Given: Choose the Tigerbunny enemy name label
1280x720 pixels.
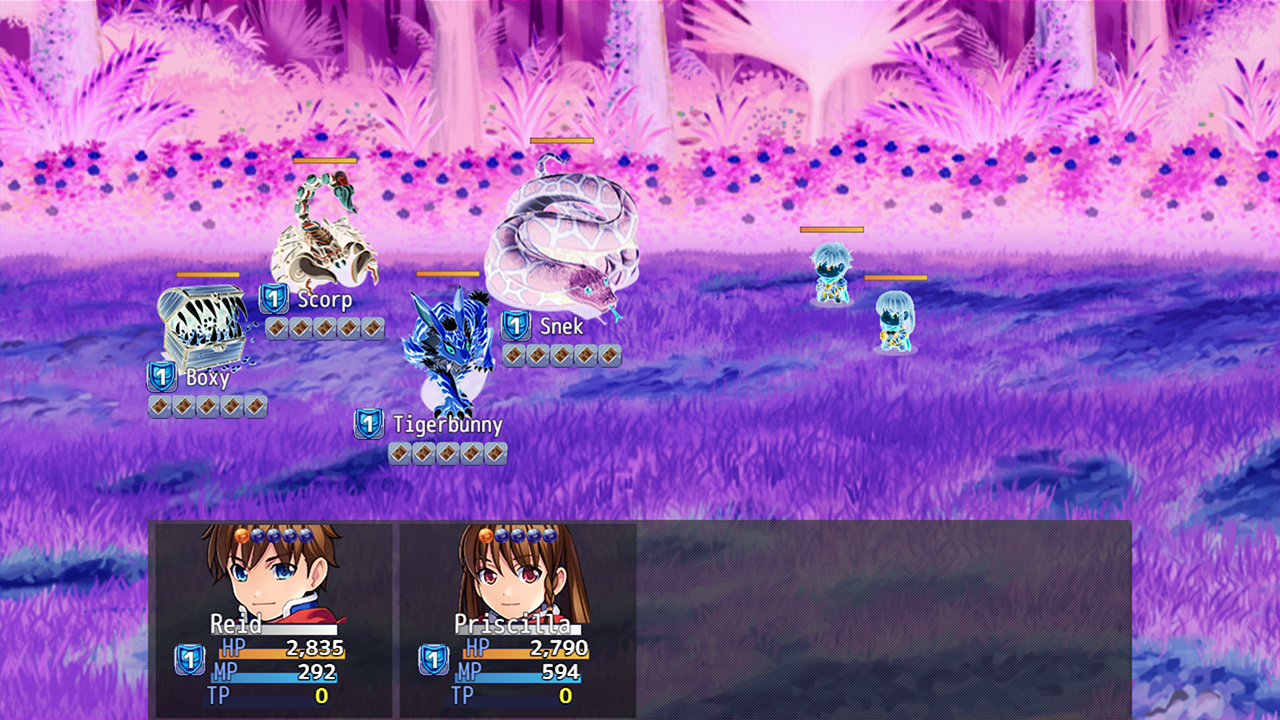Looking at the screenshot, I should pyautogui.click(x=446, y=424).
